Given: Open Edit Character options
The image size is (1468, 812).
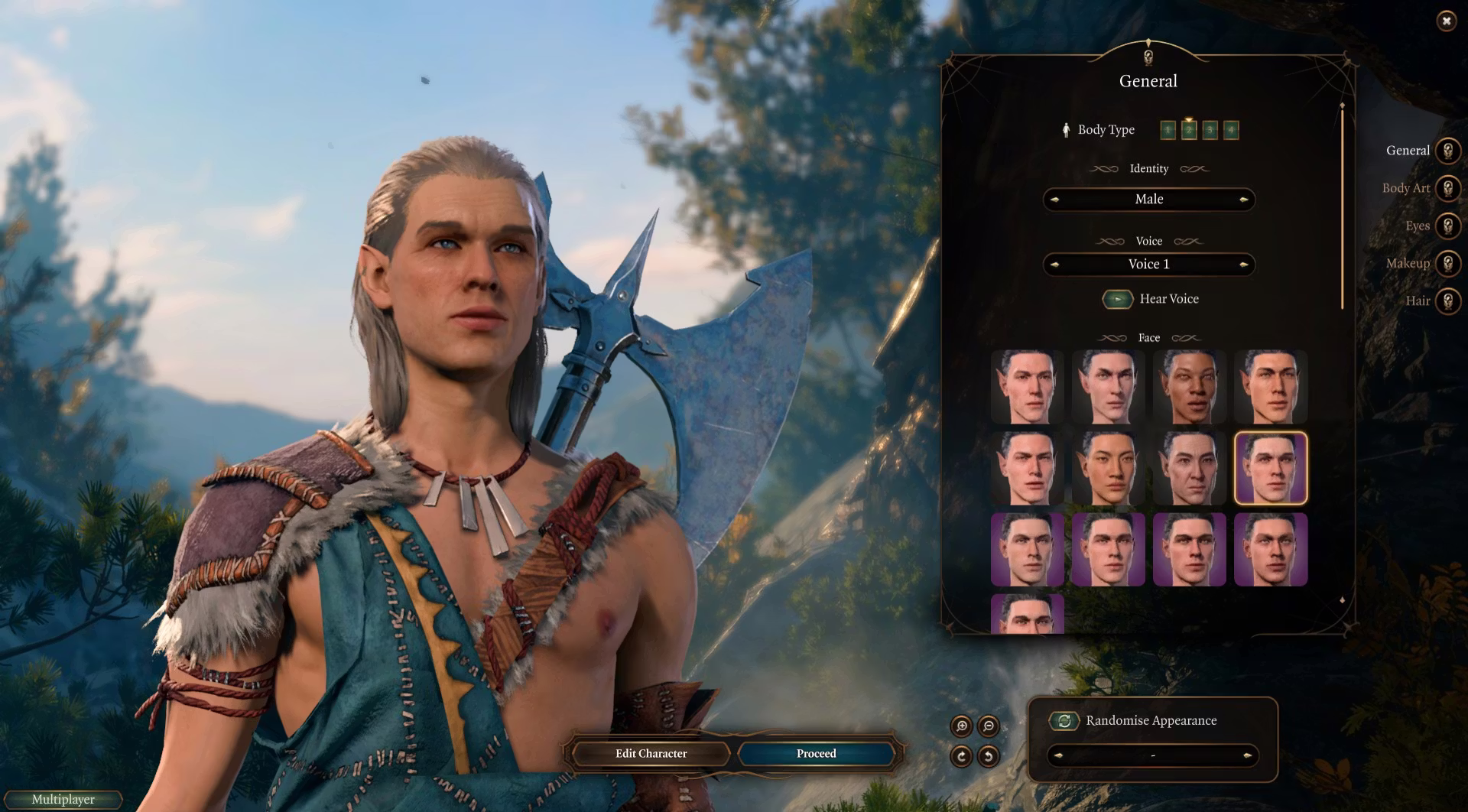Looking at the screenshot, I should pyautogui.click(x=651, y=754).
